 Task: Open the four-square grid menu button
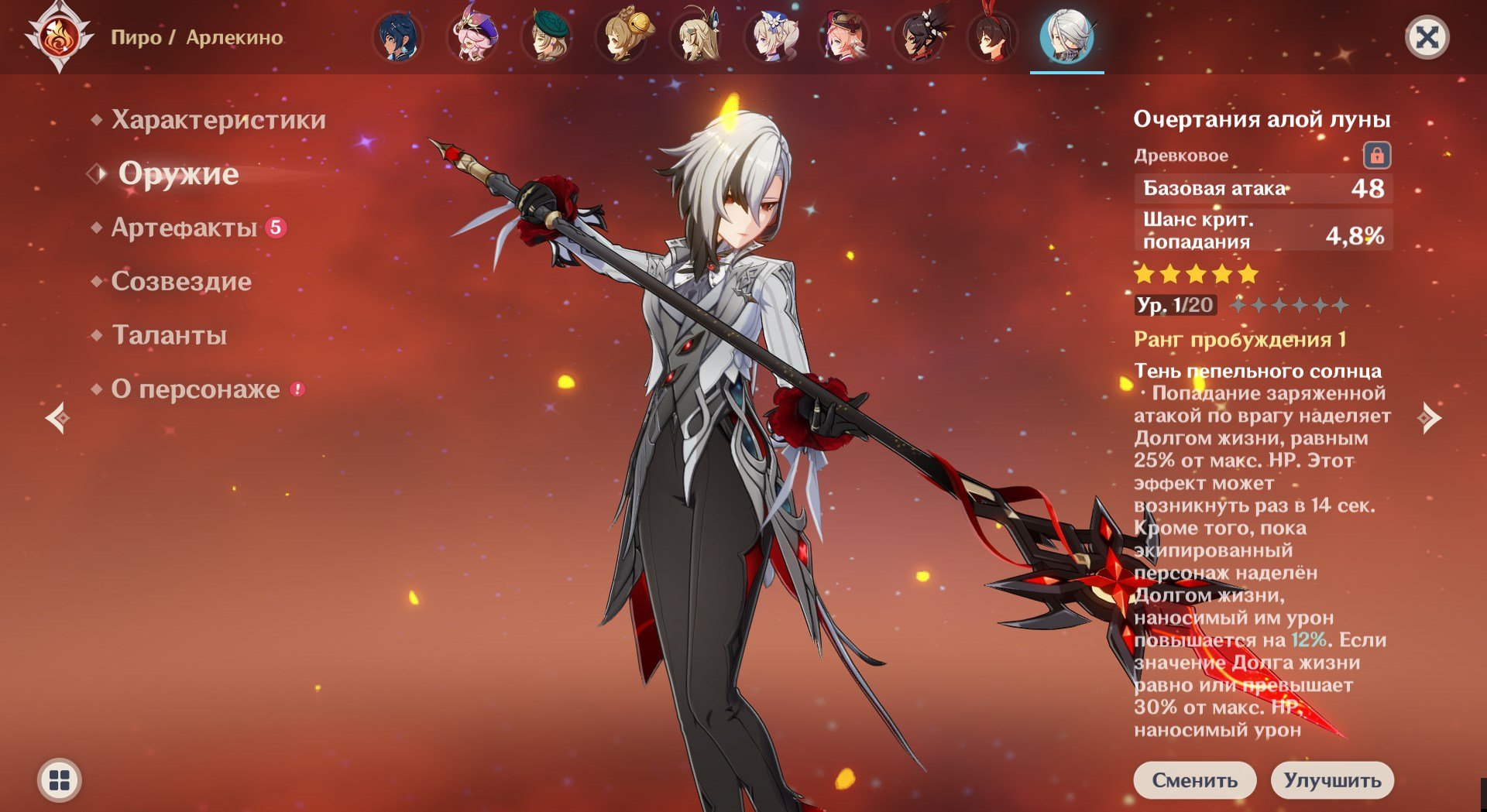pos(60,779)
